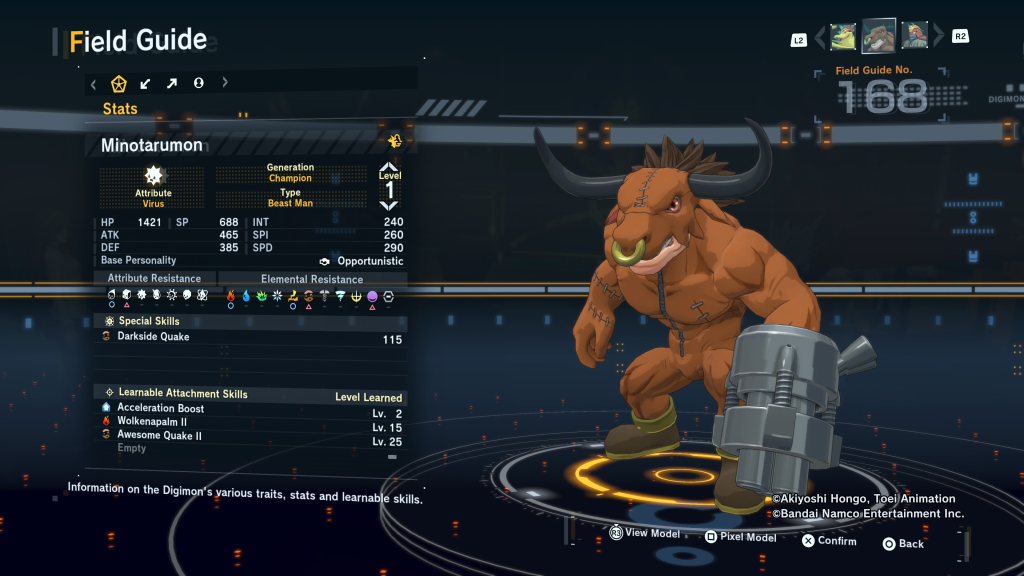This screenshot has height=576, width=1024.
Task: Click the right arrow beside the tab icons
Action: (x=224, y=84)
